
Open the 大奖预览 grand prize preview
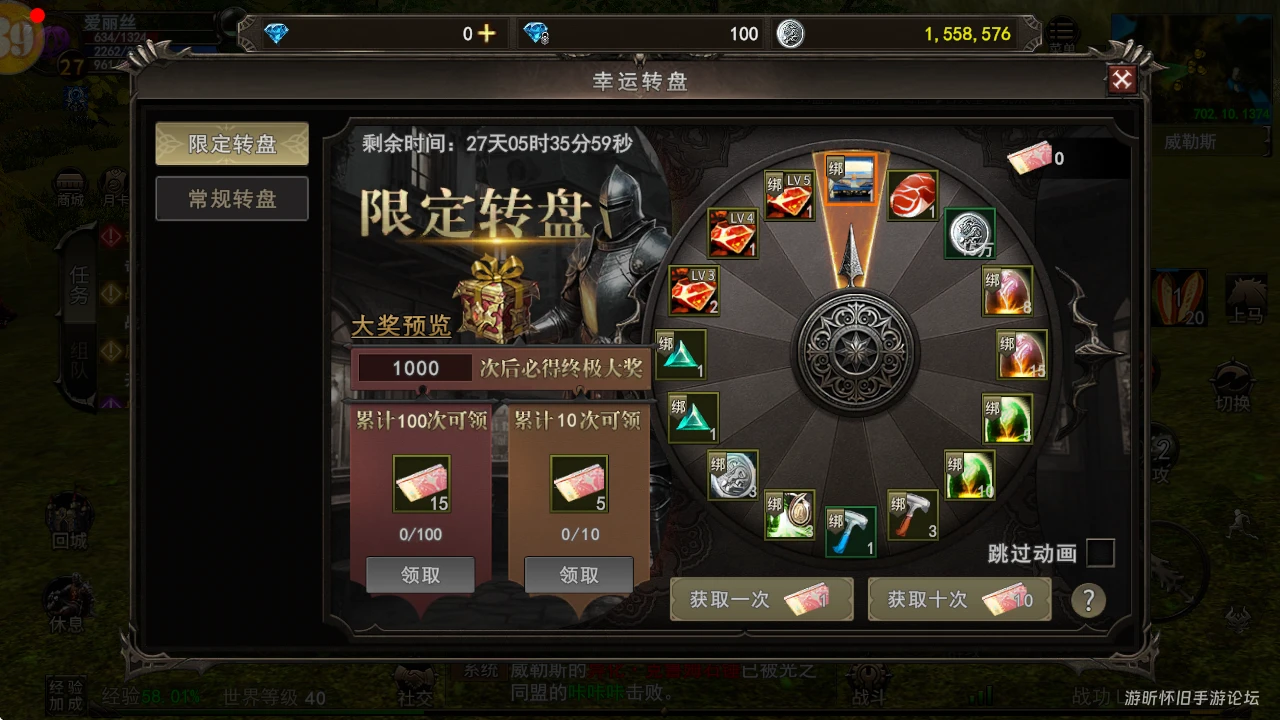tap(400, 327)
